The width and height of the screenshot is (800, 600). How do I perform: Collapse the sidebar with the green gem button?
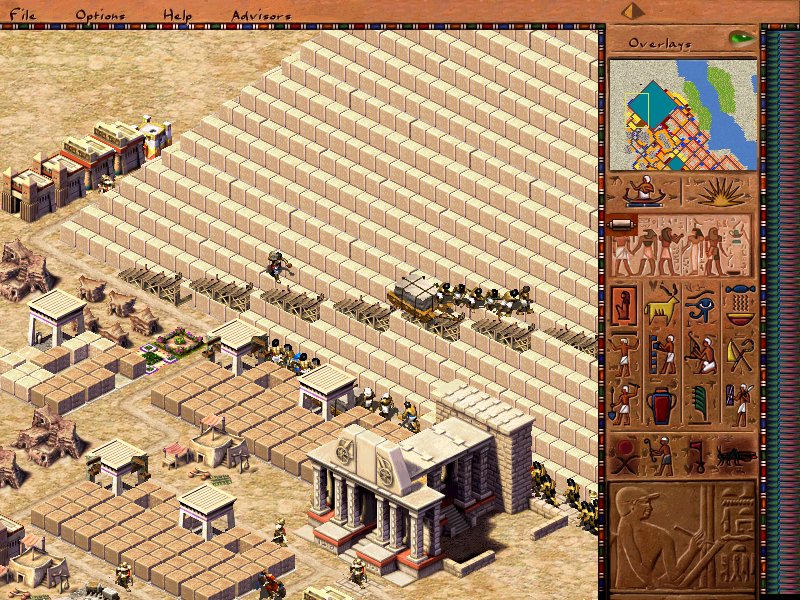740,39
